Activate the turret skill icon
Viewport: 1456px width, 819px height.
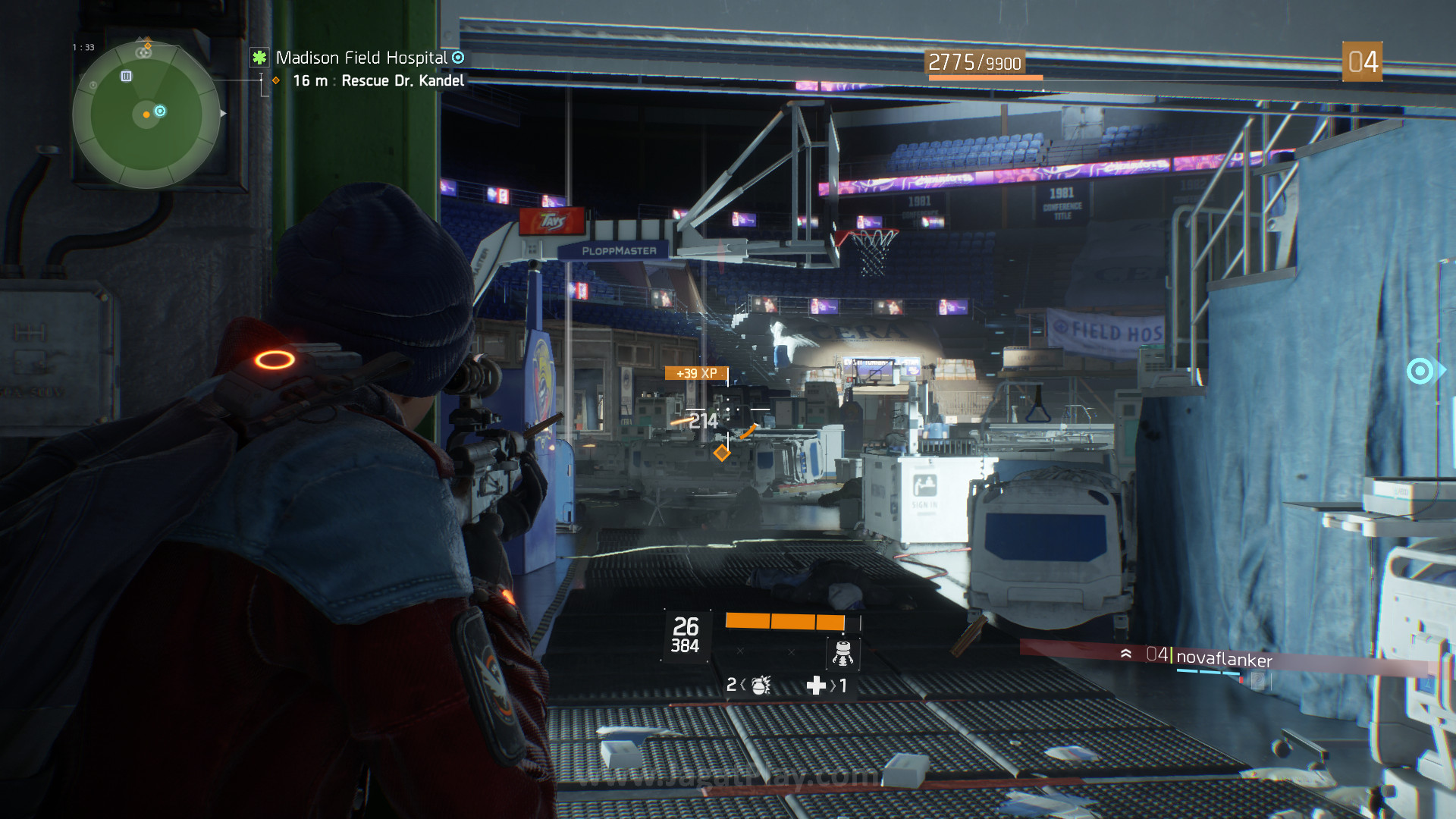tap(843, 653)
